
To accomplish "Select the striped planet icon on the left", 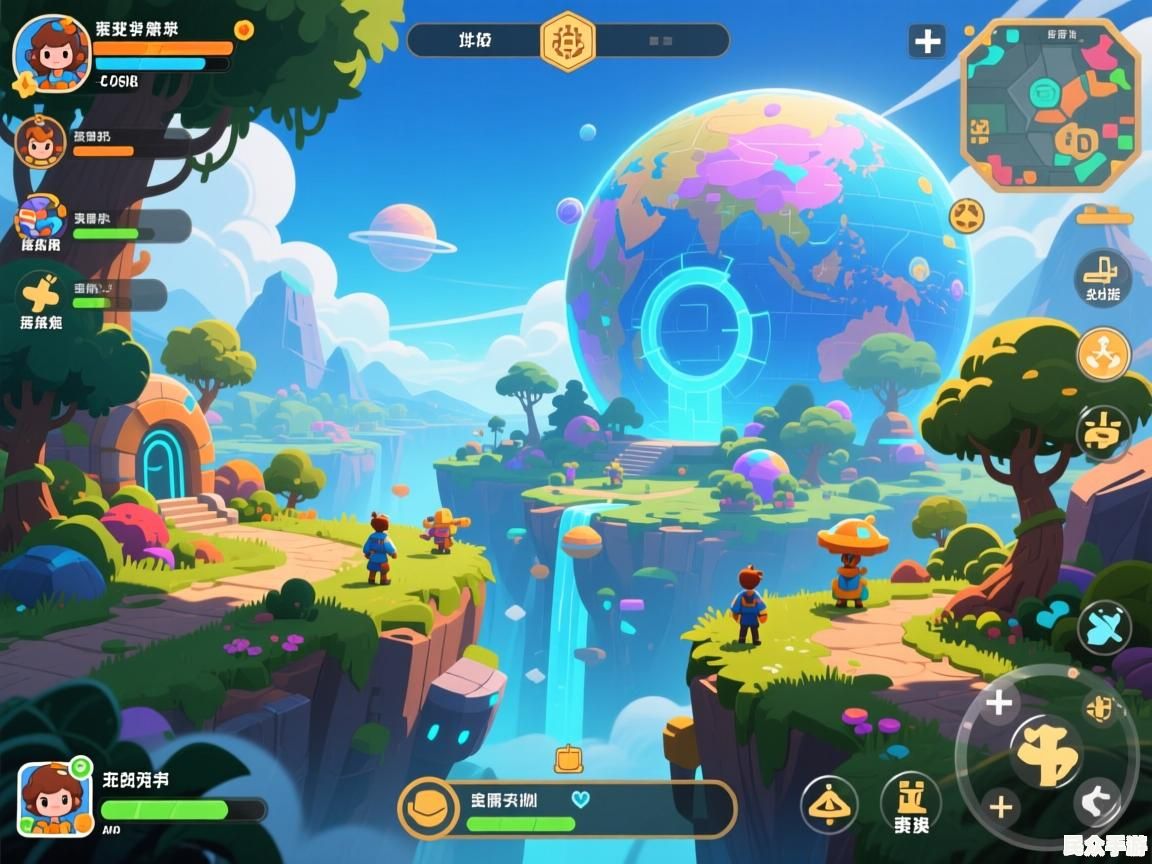I will click(41, 218).
